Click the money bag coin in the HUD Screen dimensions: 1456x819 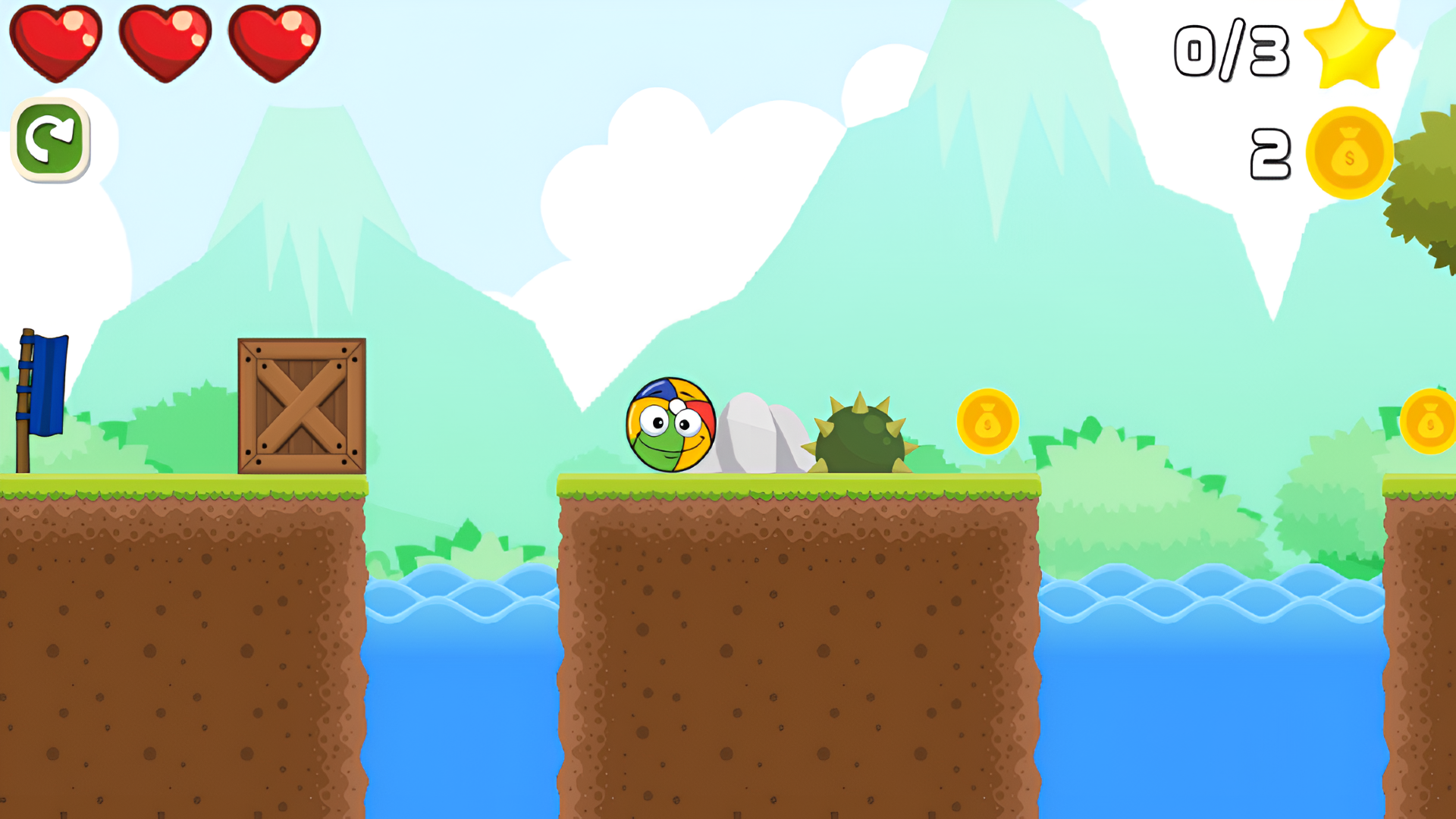tap(1349, 152)
